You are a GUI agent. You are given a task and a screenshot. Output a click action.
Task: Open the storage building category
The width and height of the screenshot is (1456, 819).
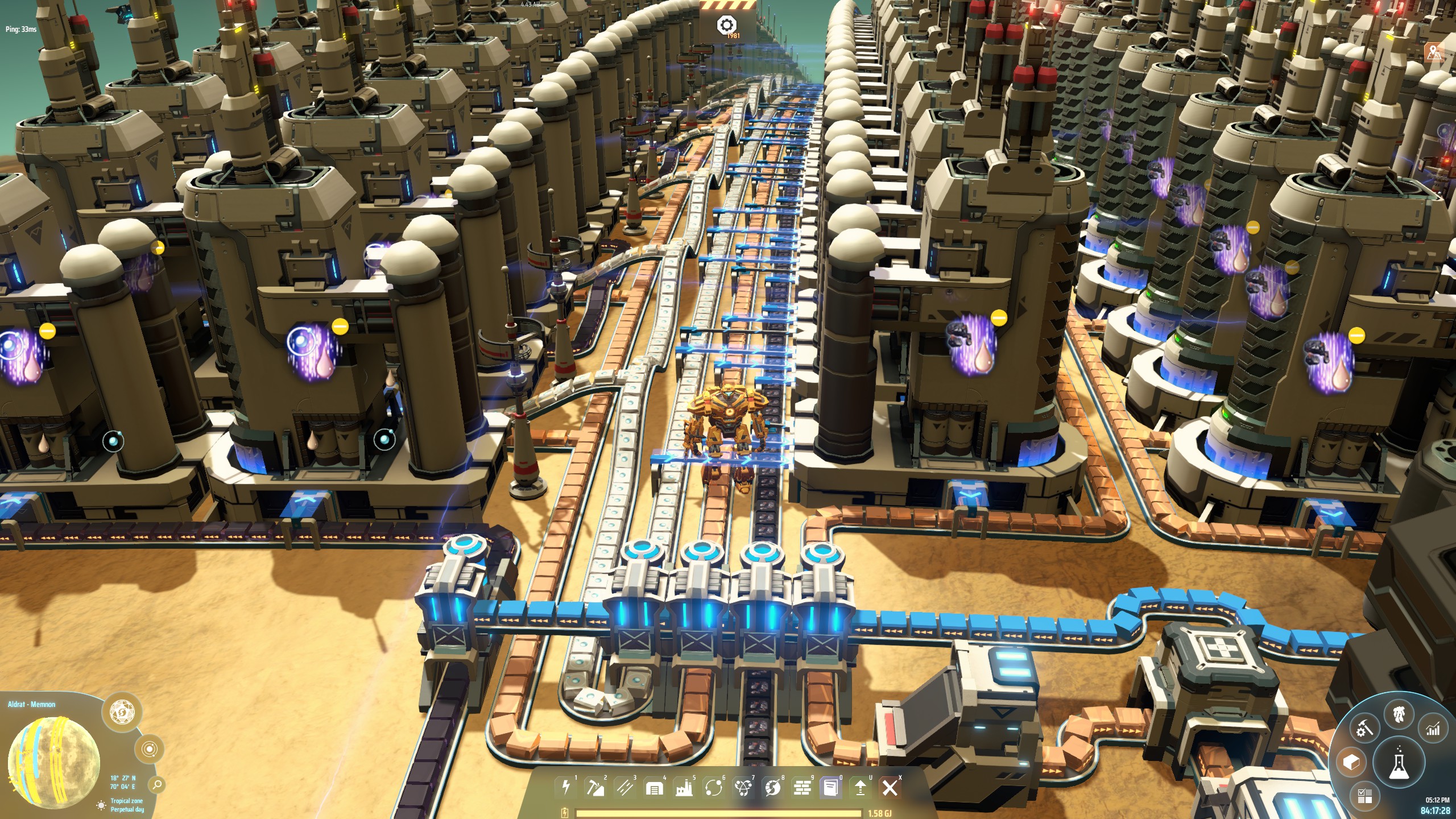(655, 788)
